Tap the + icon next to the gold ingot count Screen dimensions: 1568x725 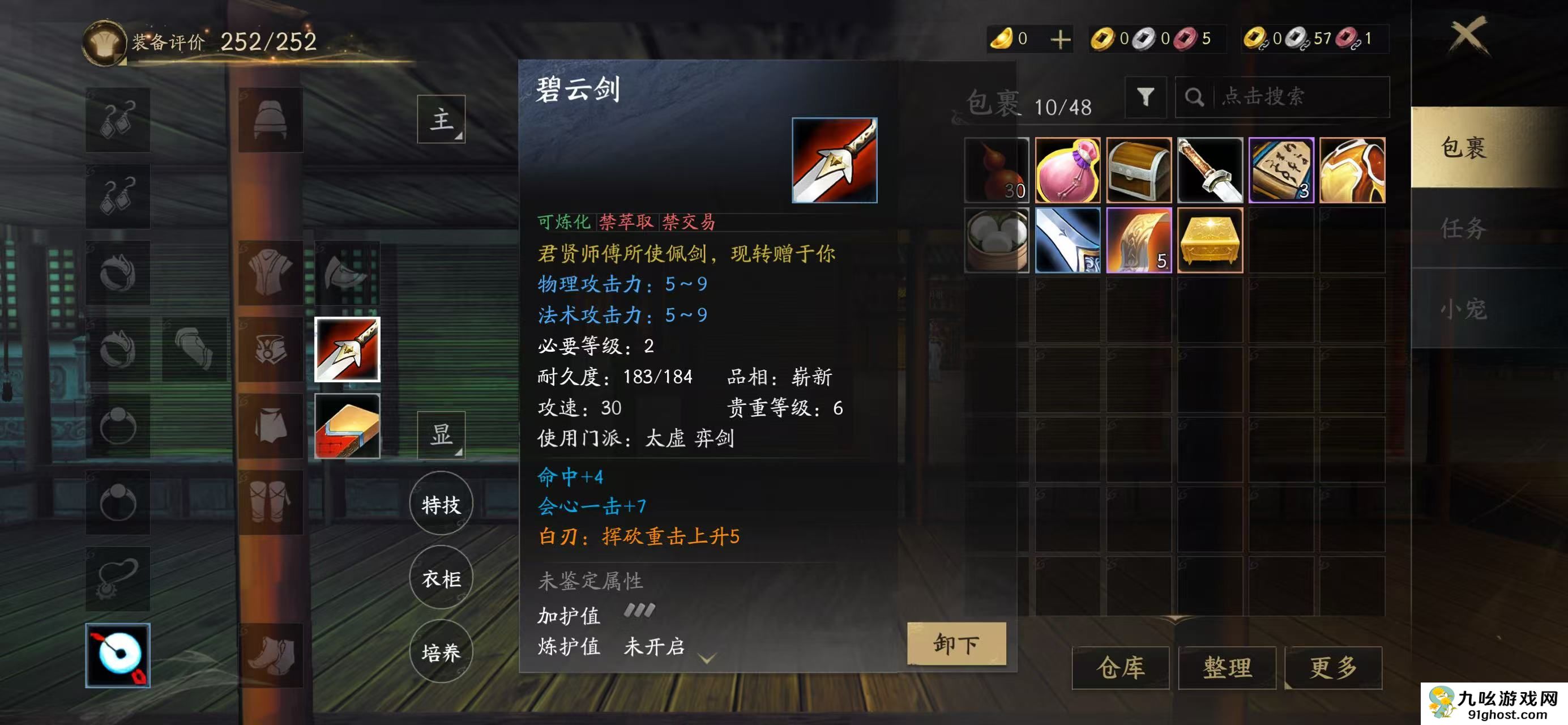click(1059, 39)
